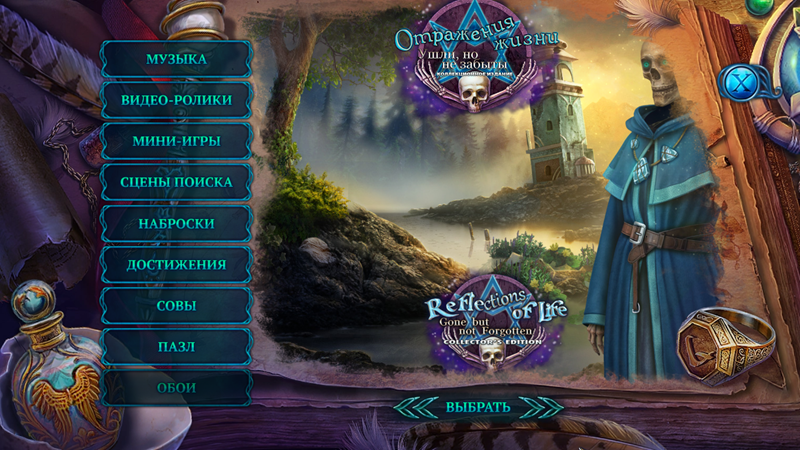Open the МИНИ-ИГРЫ section
800x450 pixels.
coord(176,141)
